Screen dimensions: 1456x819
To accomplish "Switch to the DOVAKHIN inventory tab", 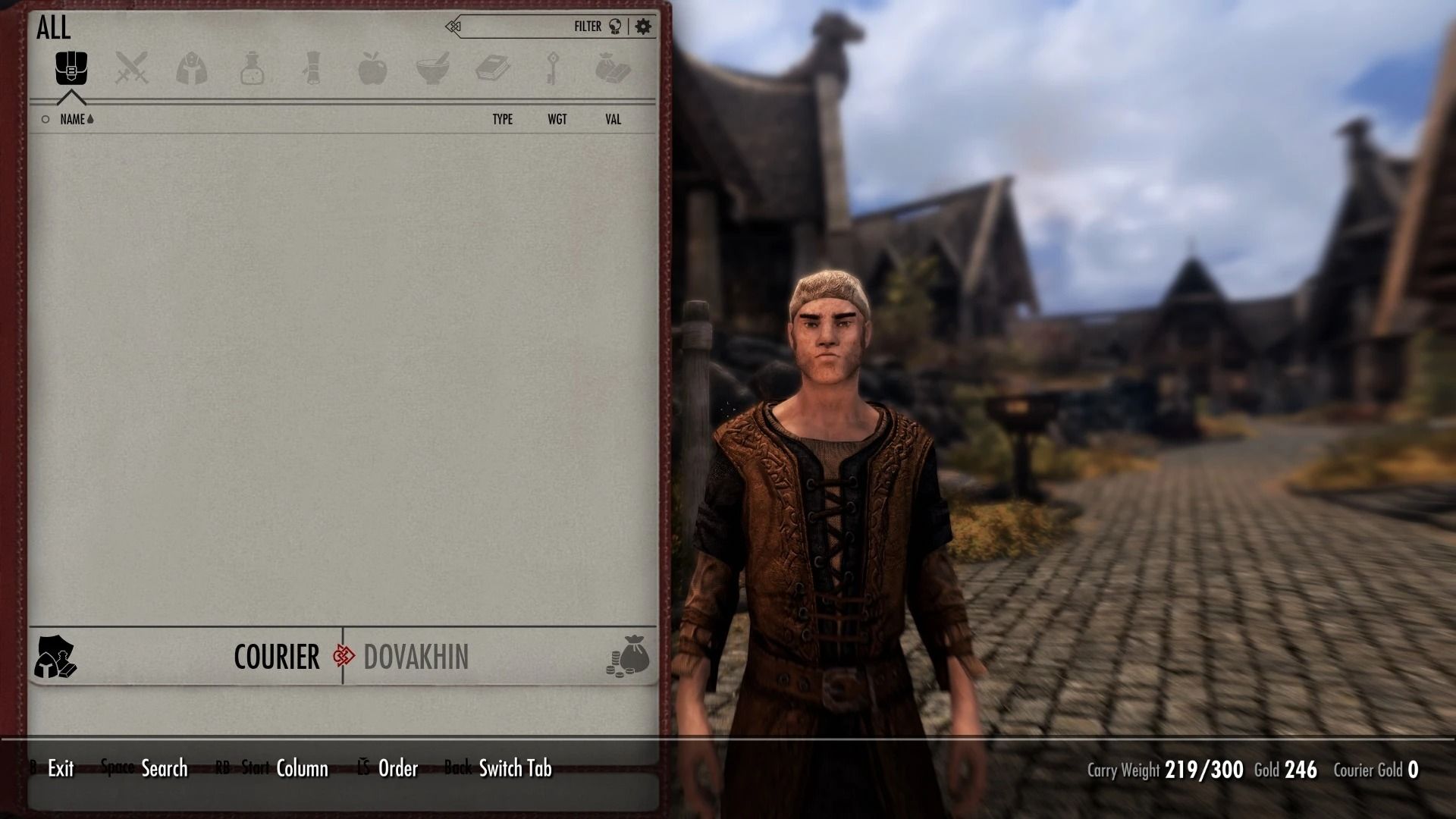I will [416, 657].
